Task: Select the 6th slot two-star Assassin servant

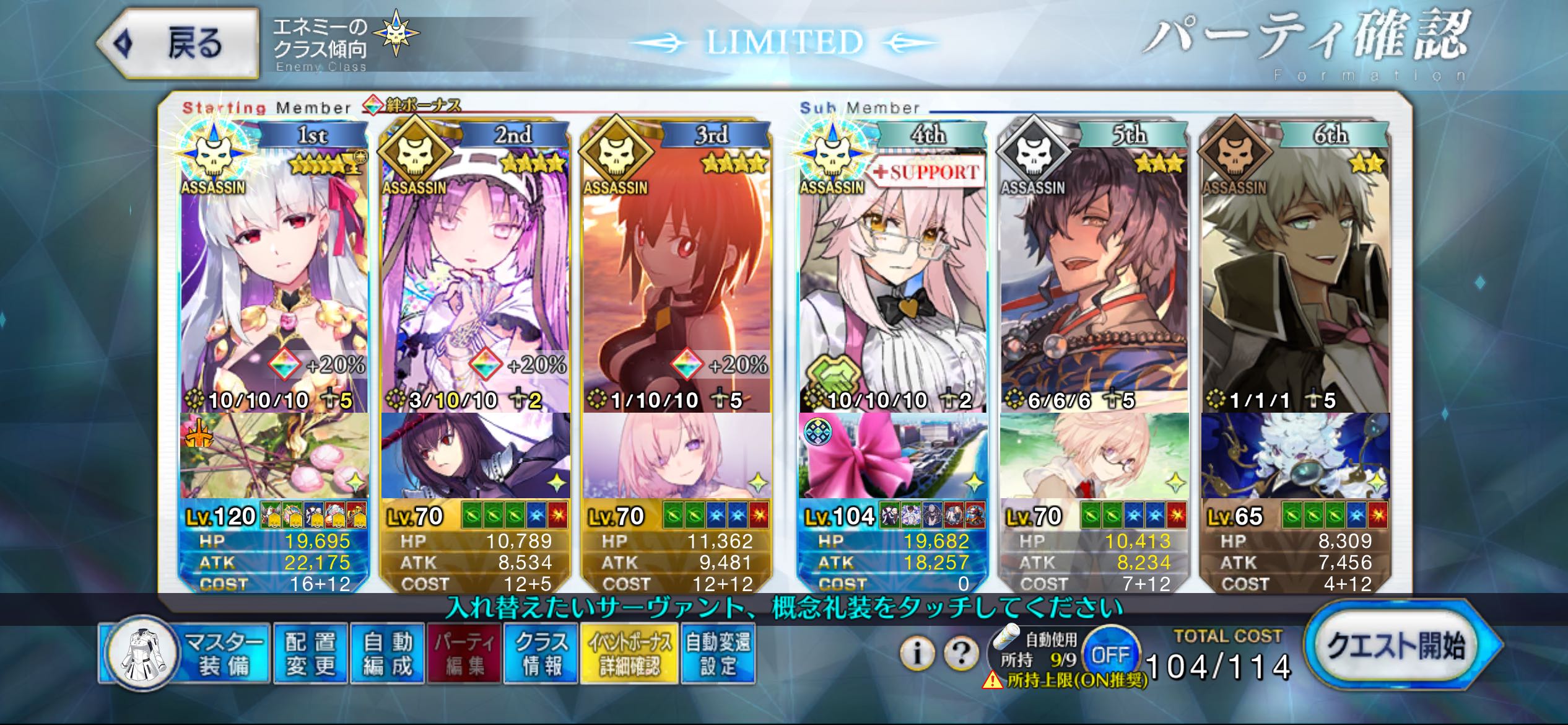Action: click(1296, 279)
